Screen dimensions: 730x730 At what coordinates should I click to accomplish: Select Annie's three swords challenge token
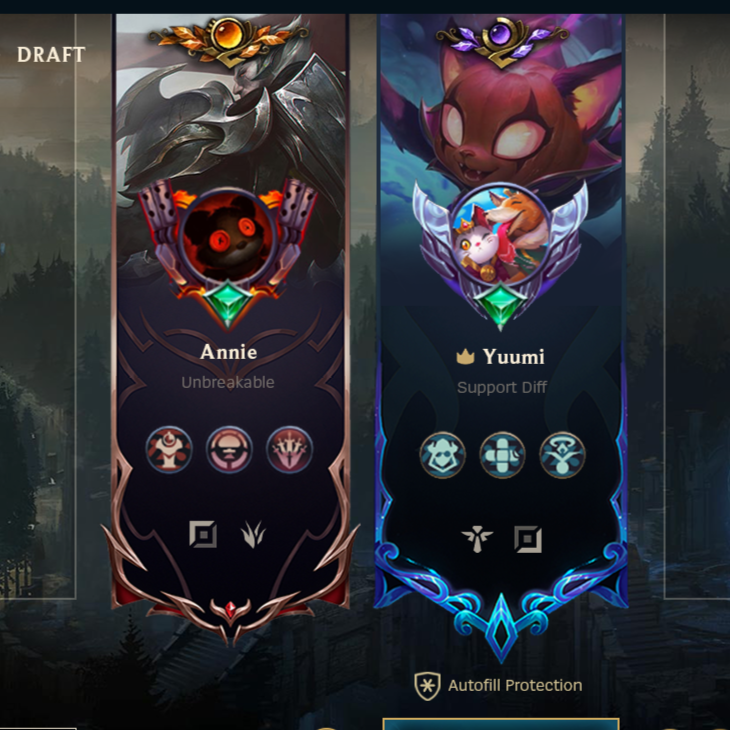pos(289,450)
